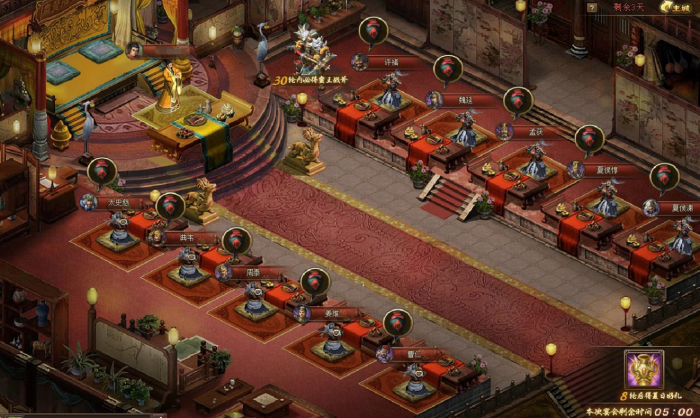Choose the wine bubble above 典韦
The height and width of the screenshot is (418, 700).
click(170, 207)
